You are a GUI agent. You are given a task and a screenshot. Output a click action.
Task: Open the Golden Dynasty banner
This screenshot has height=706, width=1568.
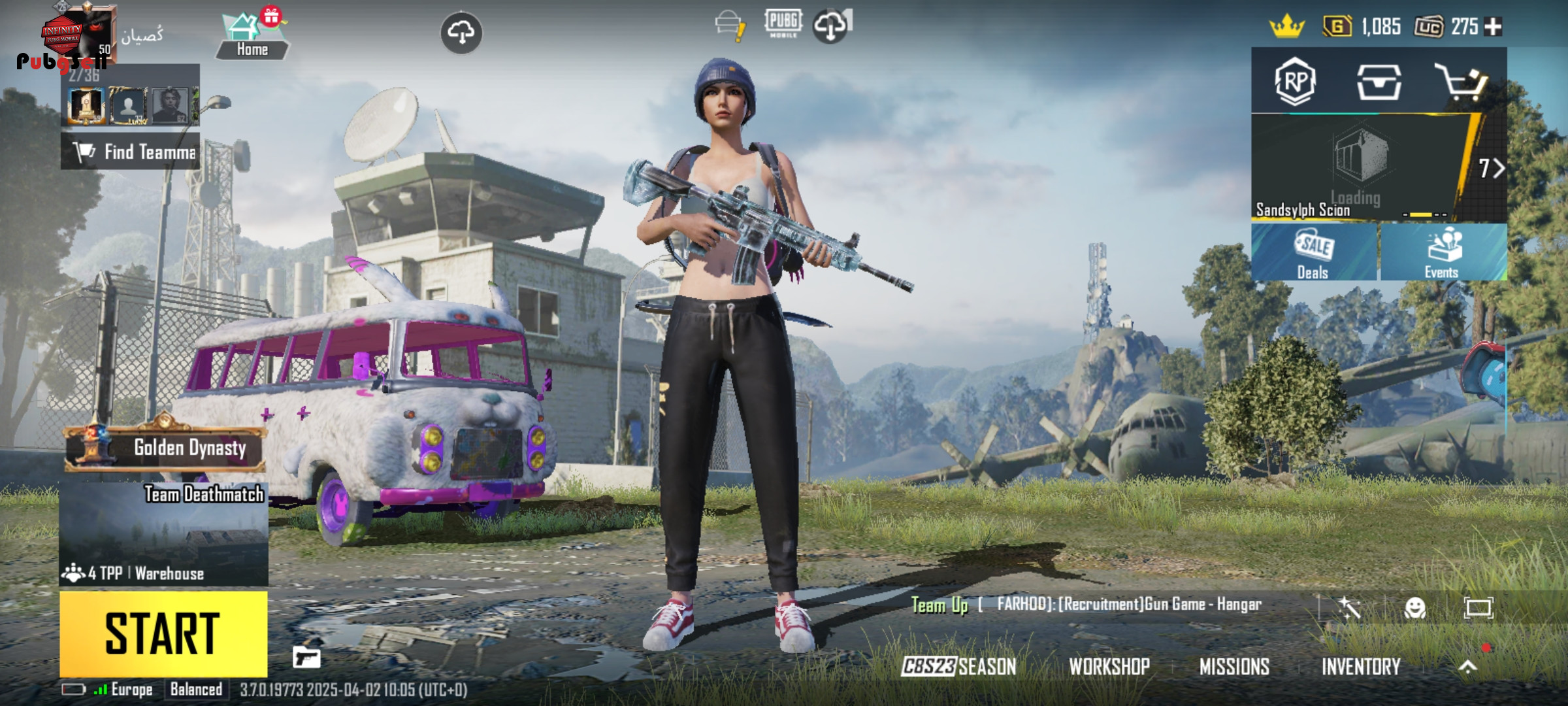pyautogui.click(x=166, y=448)
